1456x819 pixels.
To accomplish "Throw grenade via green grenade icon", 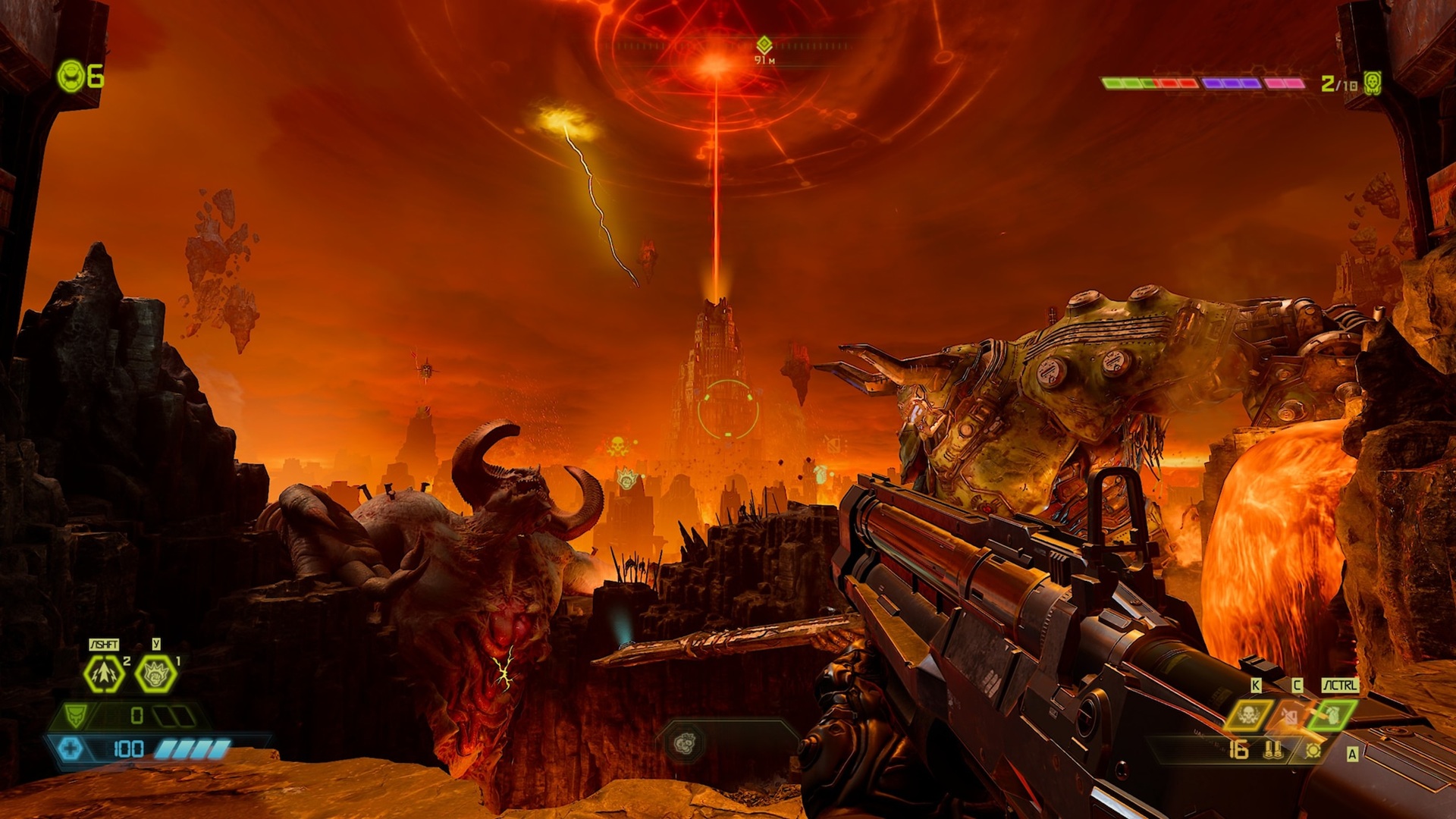I will pos(1332,714).
